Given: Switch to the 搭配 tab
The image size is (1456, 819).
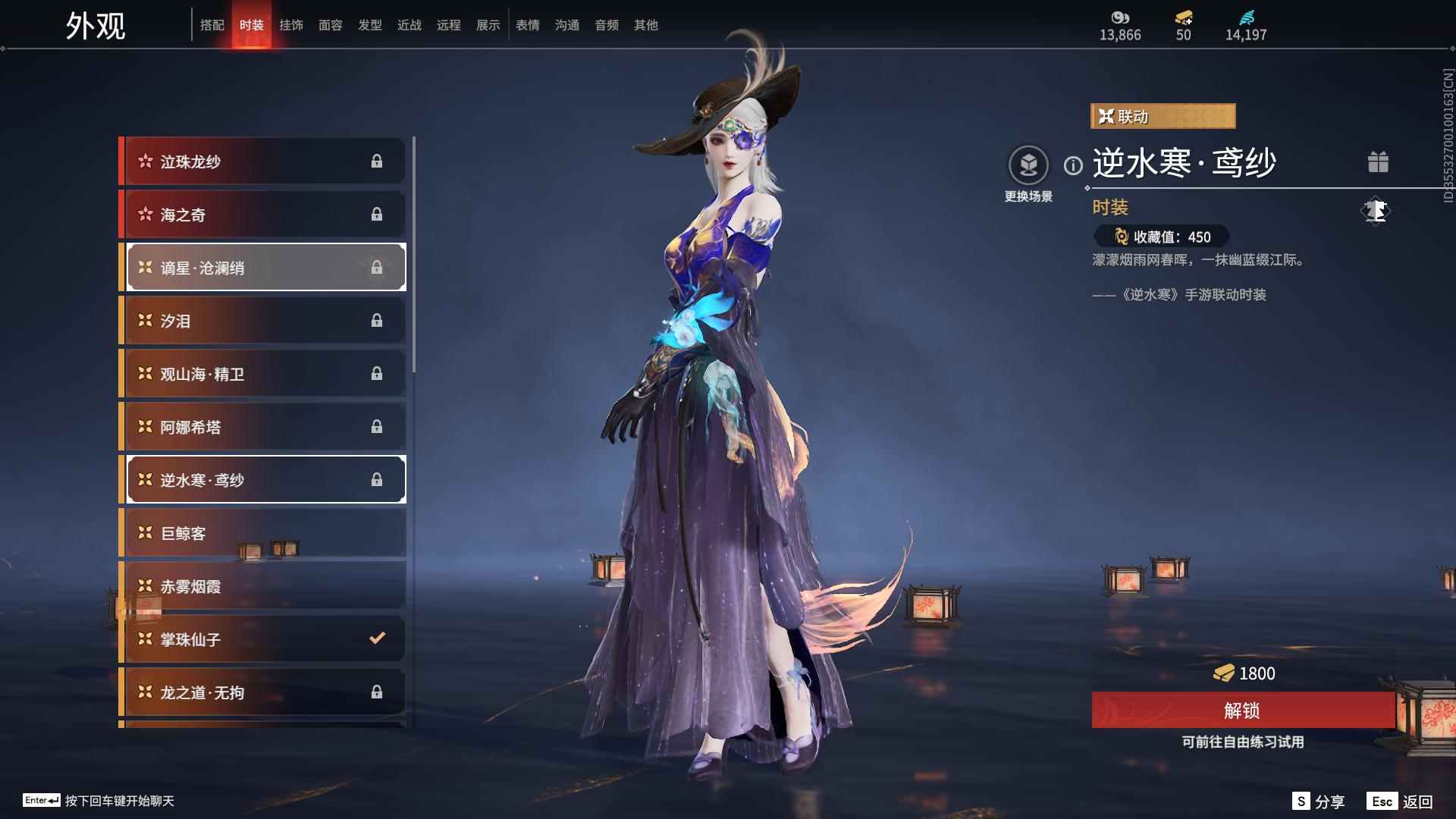Looking at the screenshot, I should [212, 25].
